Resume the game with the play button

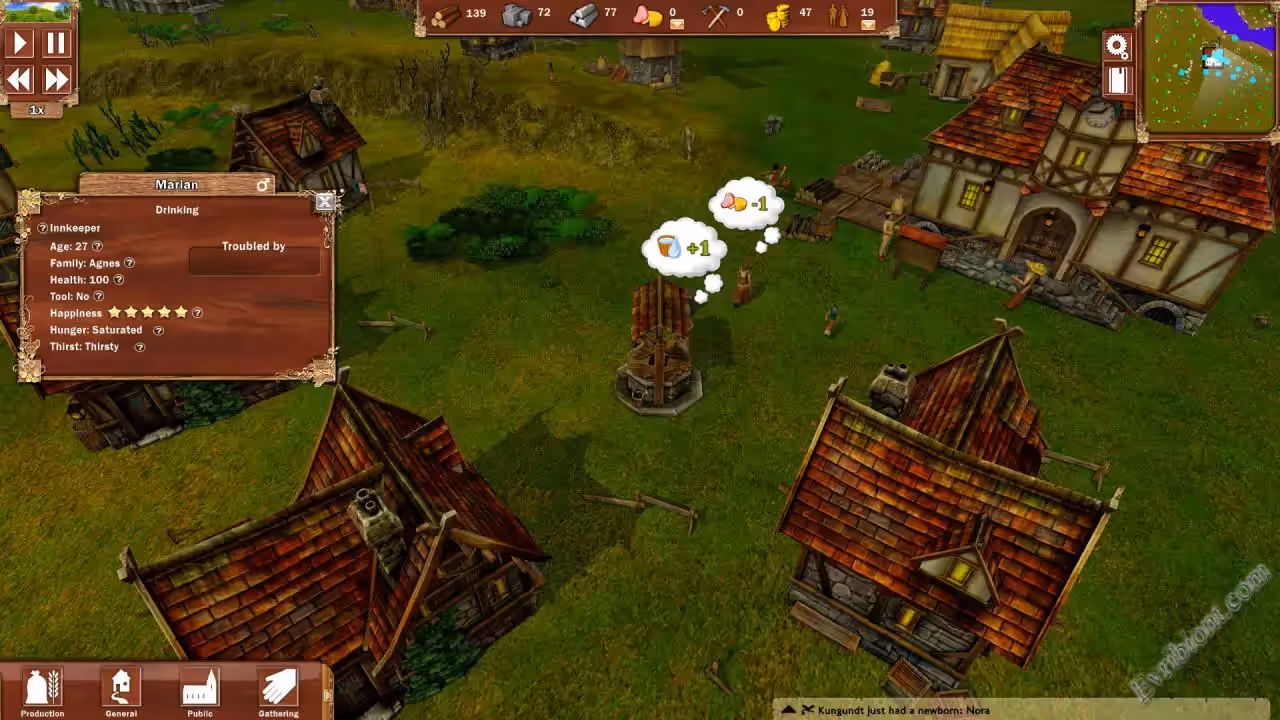(x=20, y=42)
